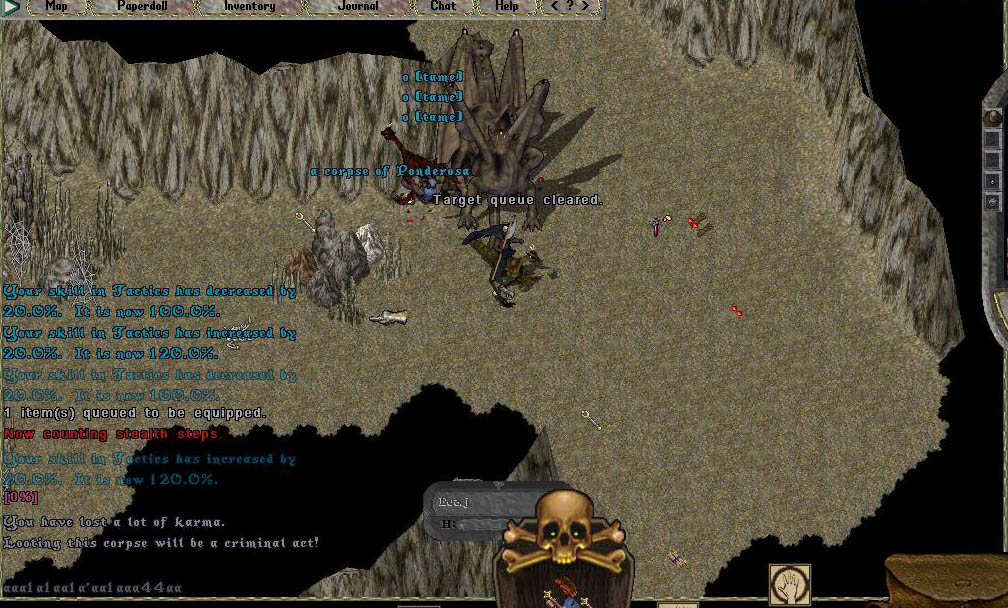
Task: Collapse the menu bar with green arrow
Action: click(x=11, y=7)
